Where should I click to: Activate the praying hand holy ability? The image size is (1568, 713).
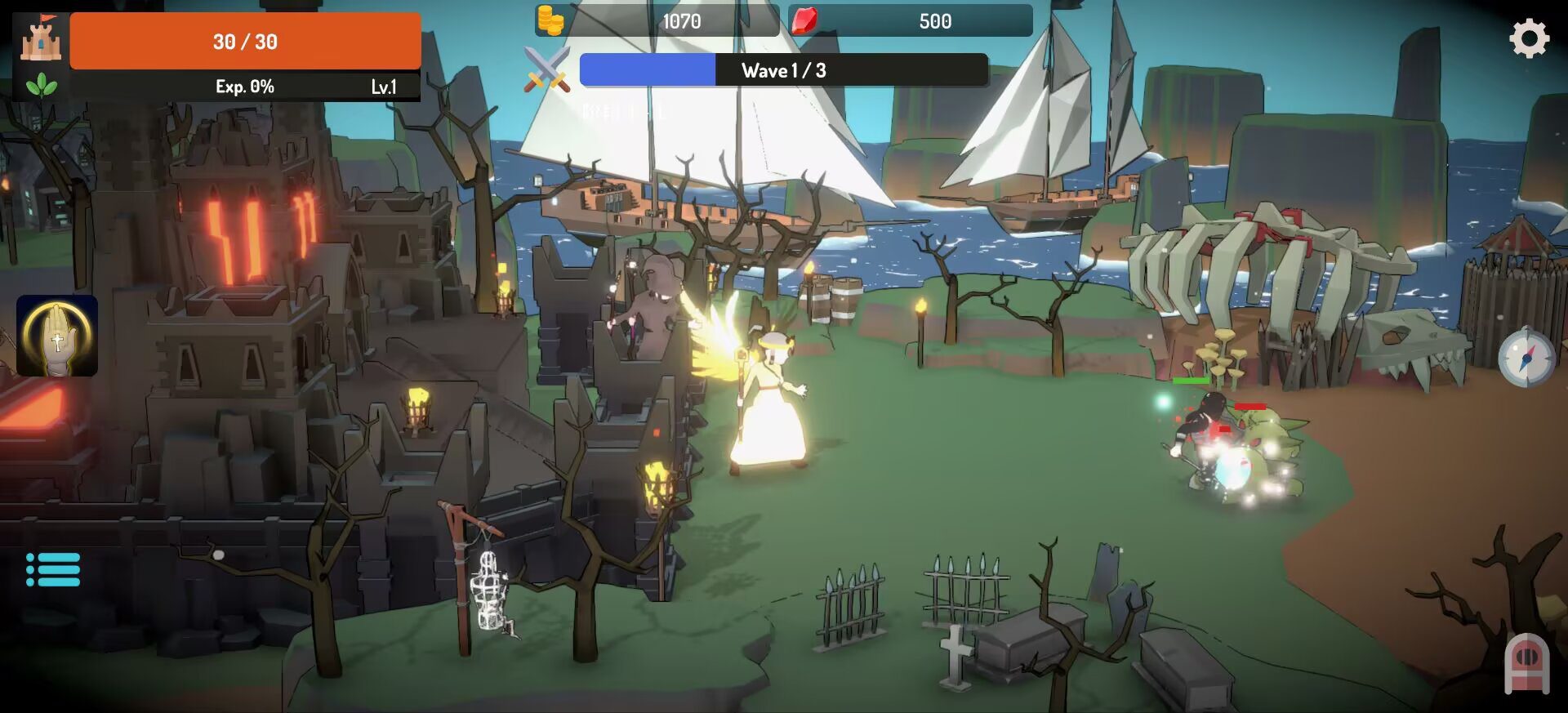pos(57,336)
